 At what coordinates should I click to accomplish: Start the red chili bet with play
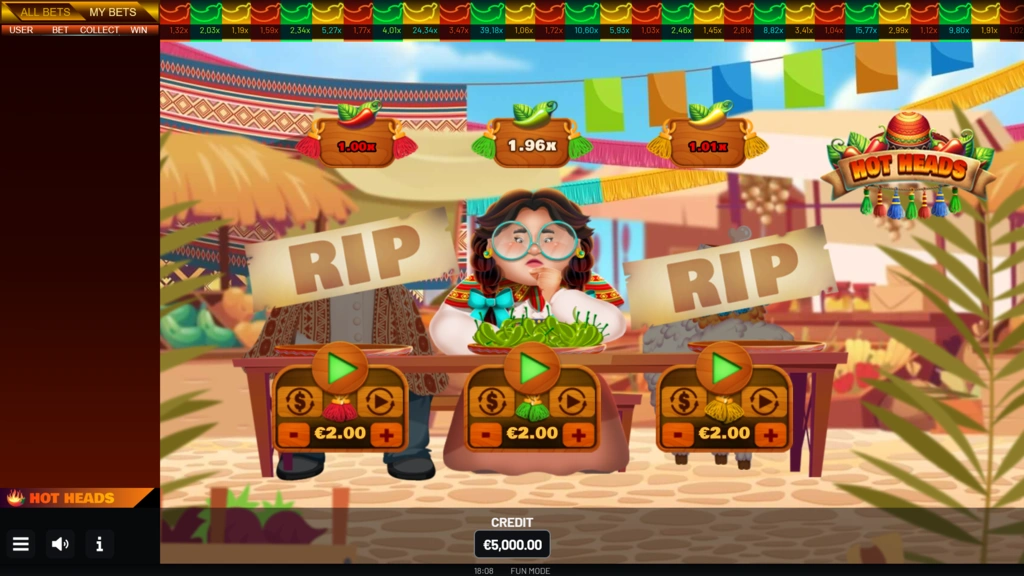340,368
